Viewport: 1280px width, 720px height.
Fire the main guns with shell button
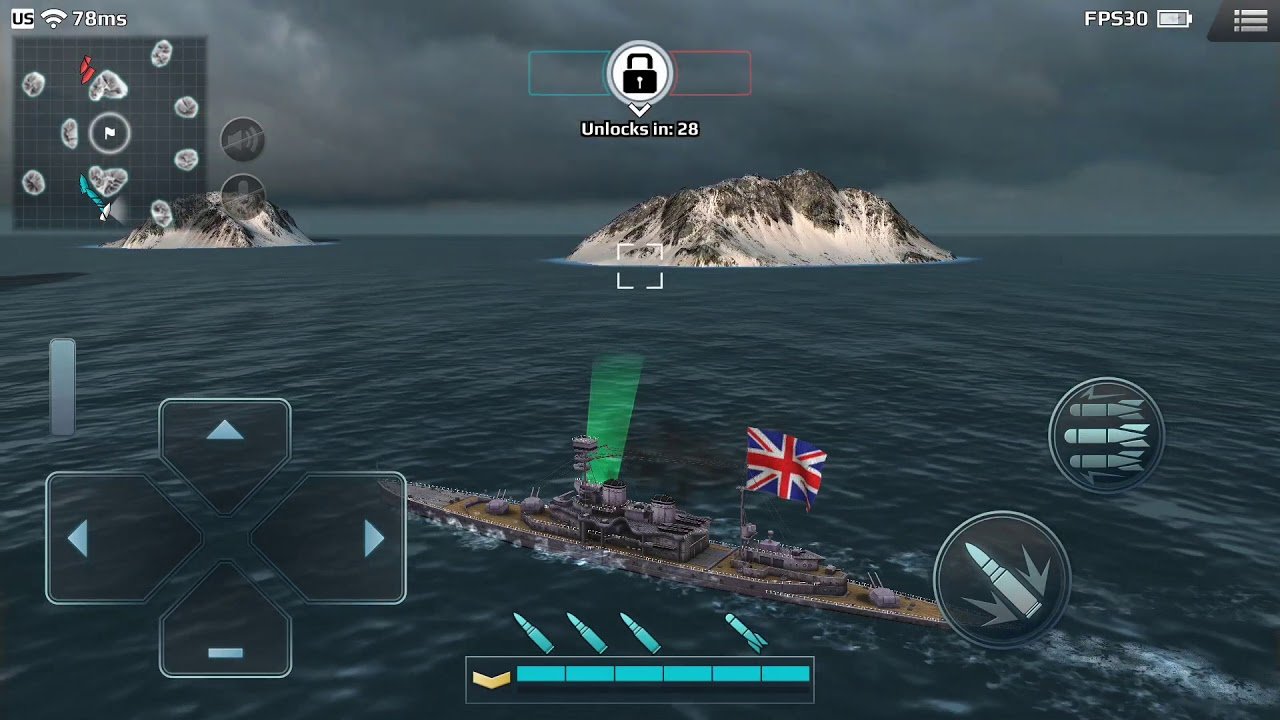1002,581
